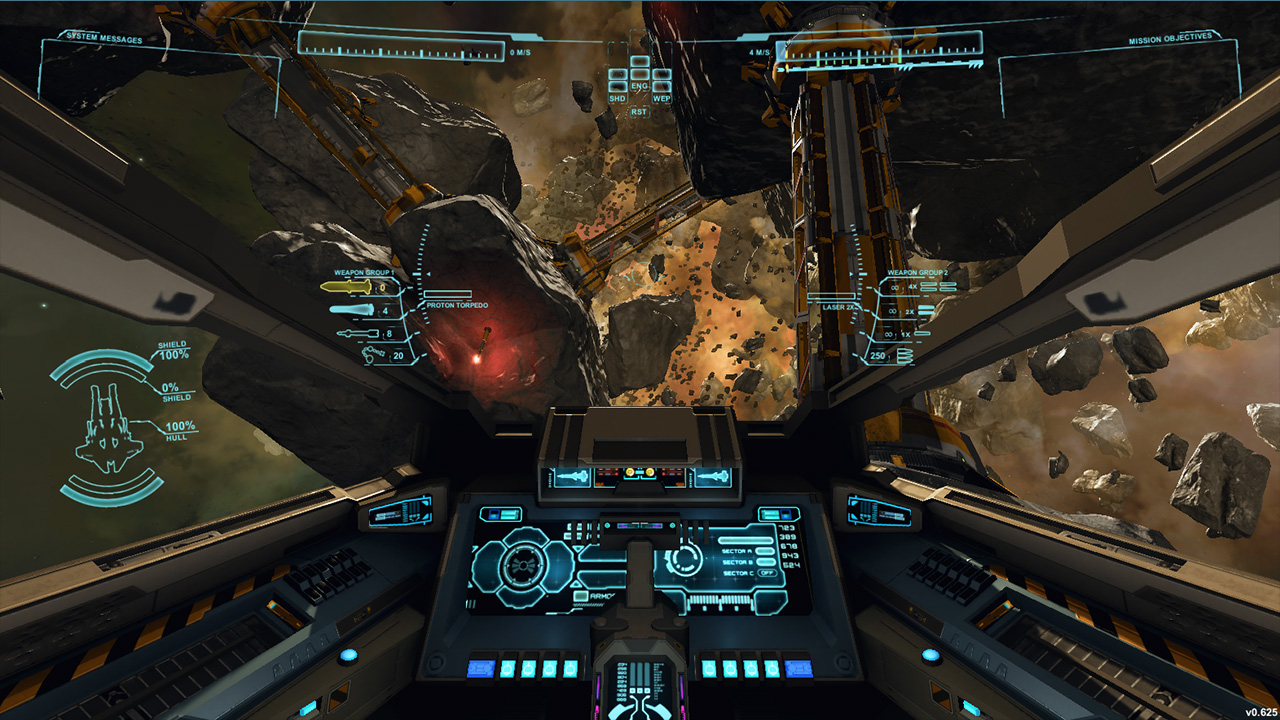Switch to Weapon Group 1

pyautogui.click(x=363, y=270)
